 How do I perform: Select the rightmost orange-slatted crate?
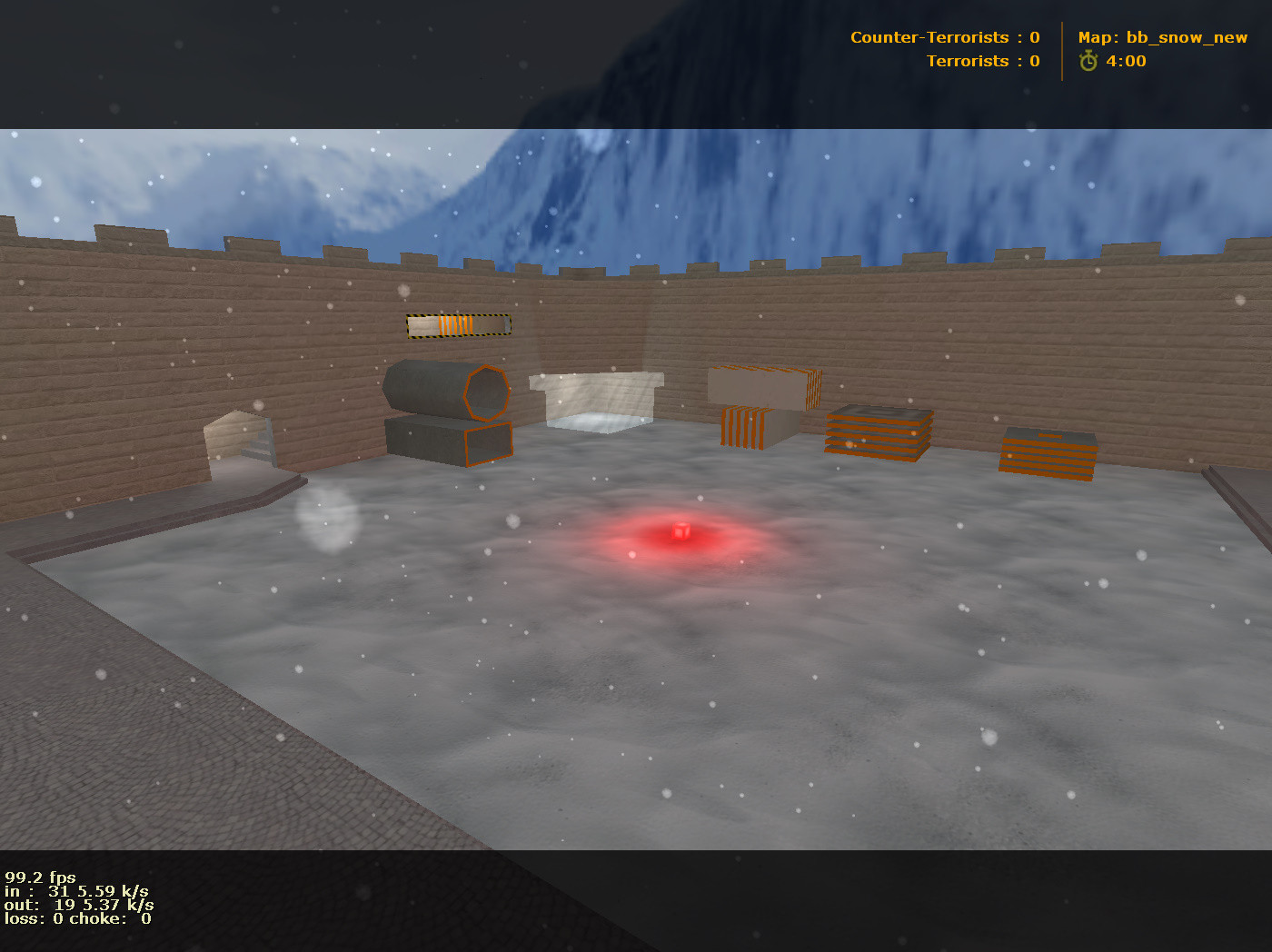click(x=1049, y=450)
